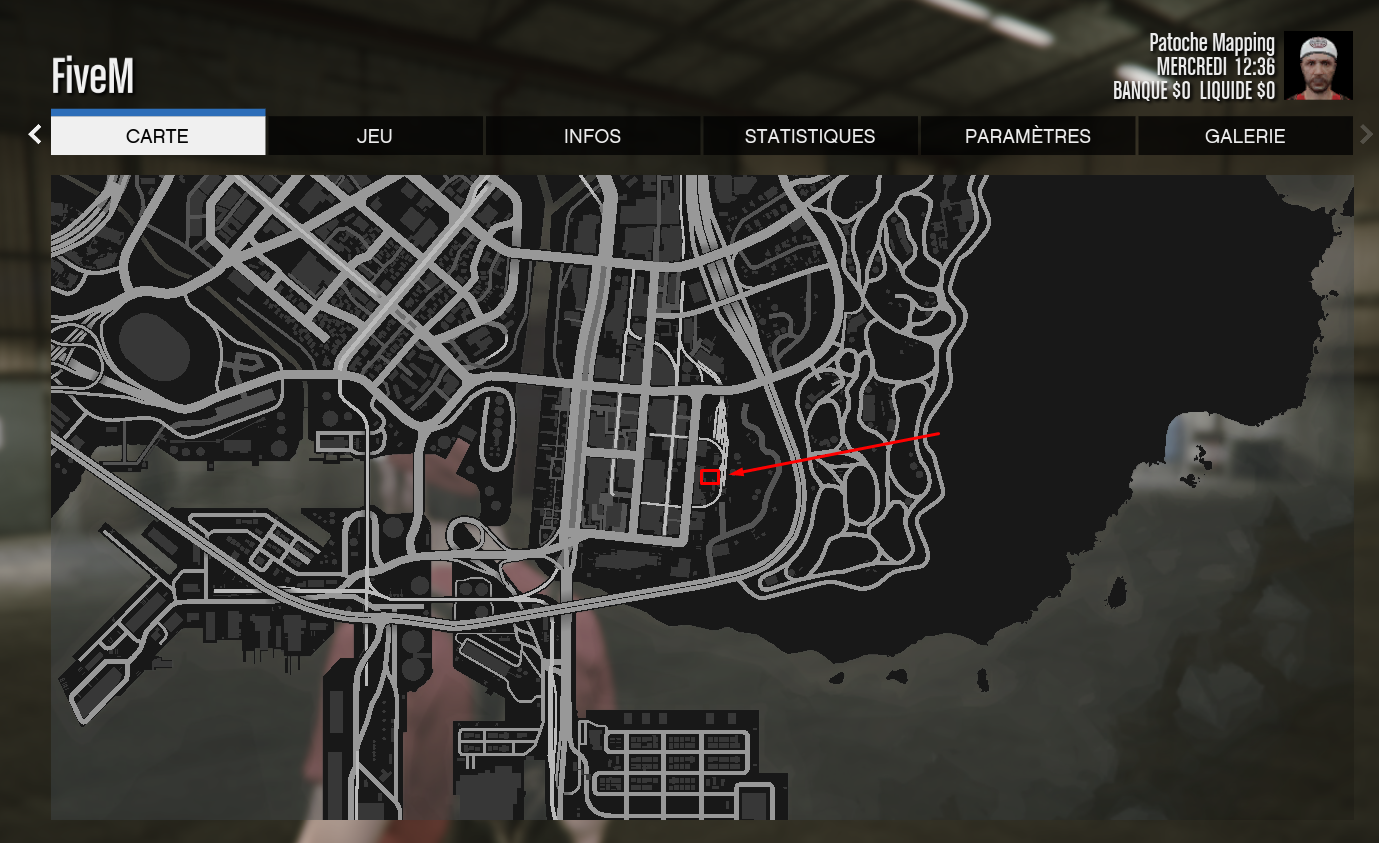The width and height of the screenshot is (1379, 843).
Task: Click the player avatar portrait
Action: pos(1319,67)
